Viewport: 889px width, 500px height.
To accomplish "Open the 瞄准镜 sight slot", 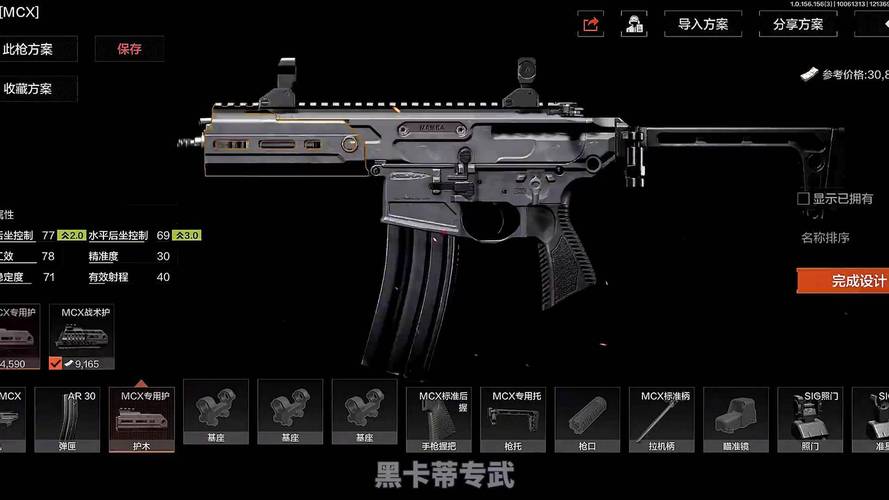I will 735,415.
